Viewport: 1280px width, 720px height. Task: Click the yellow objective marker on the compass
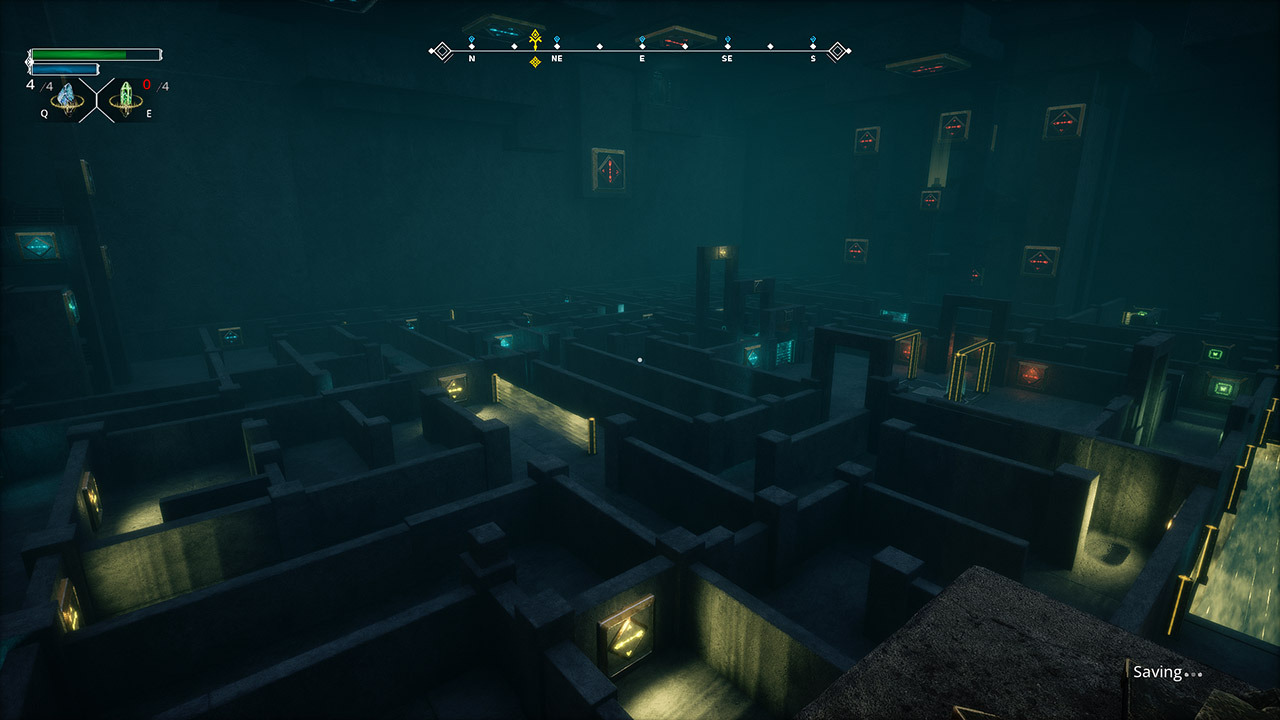[x=535, y=40]
